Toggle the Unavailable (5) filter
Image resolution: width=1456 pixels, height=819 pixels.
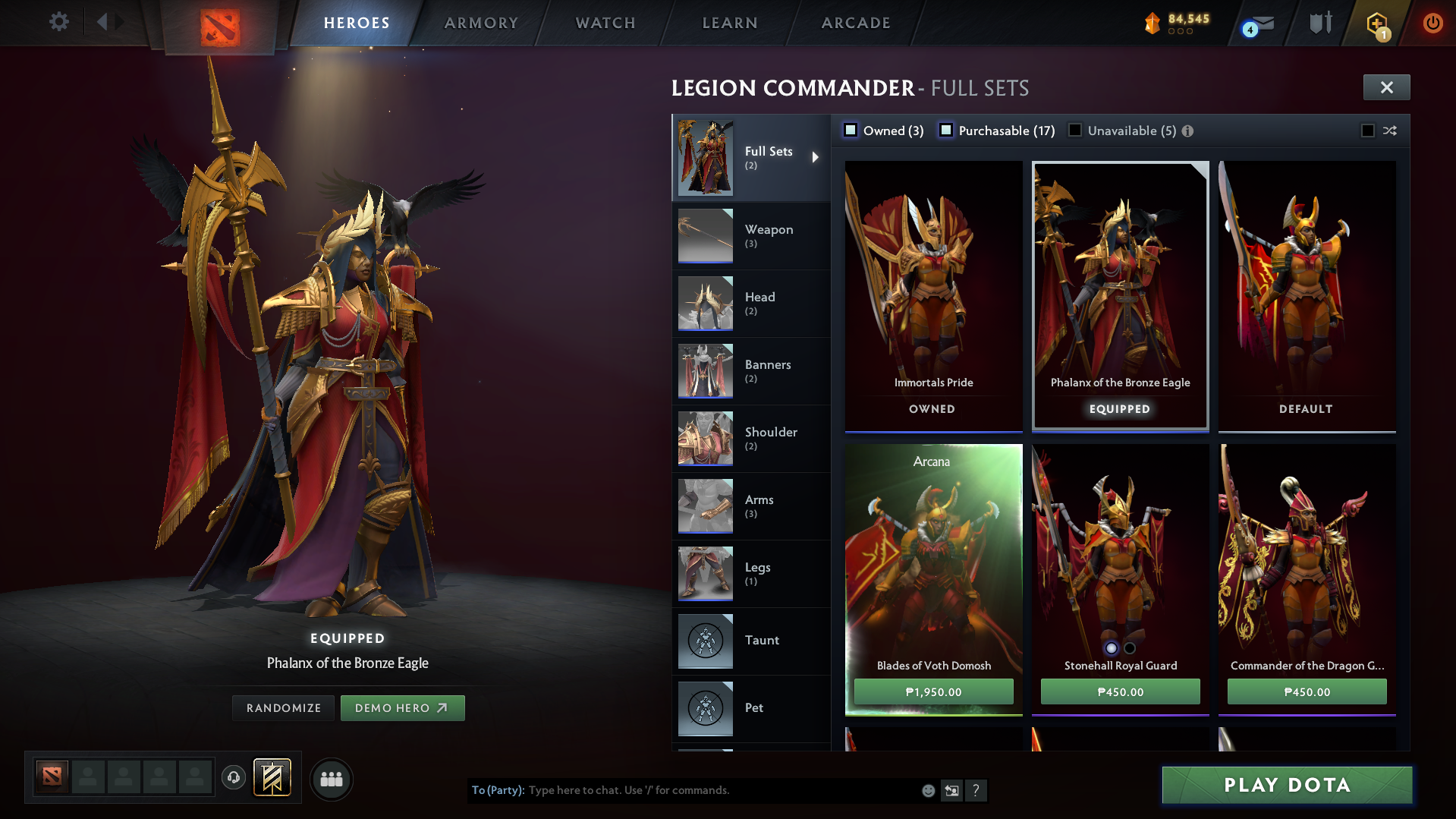[x=1075, y=131]
